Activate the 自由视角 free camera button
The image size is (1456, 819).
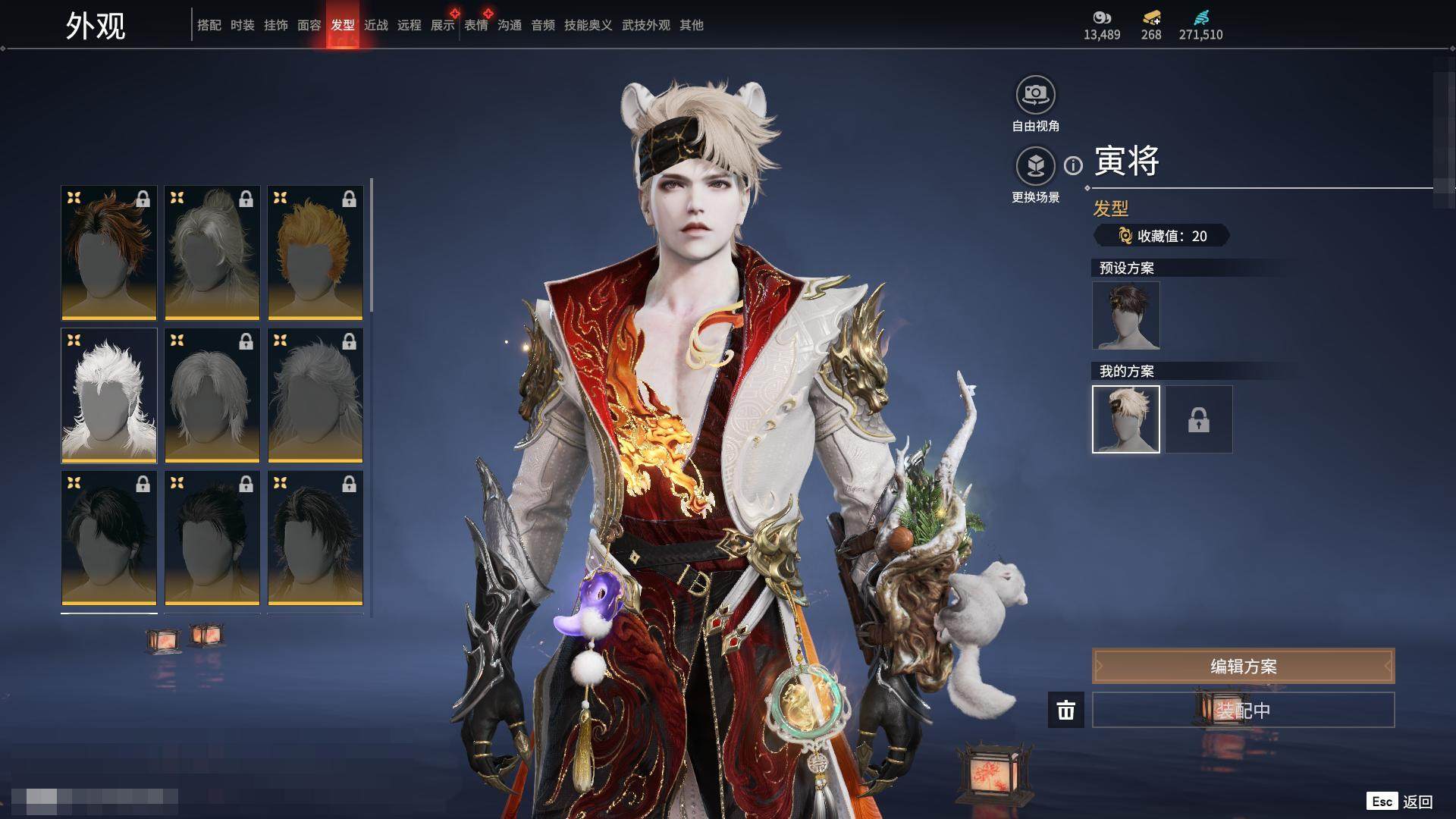point(1035,96)
